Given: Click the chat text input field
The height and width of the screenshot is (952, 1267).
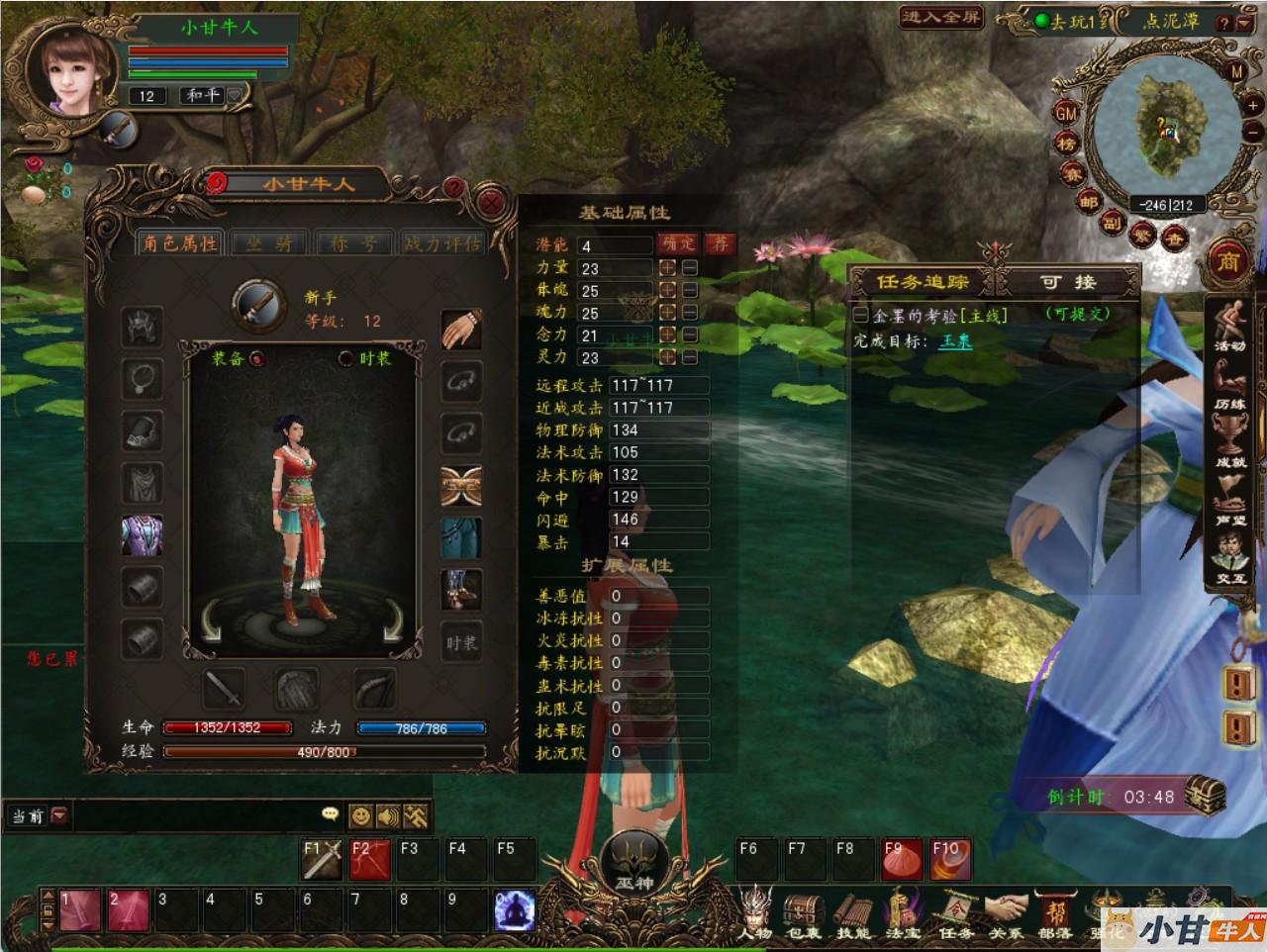Looking at the screenshot, I should (198, 815).
